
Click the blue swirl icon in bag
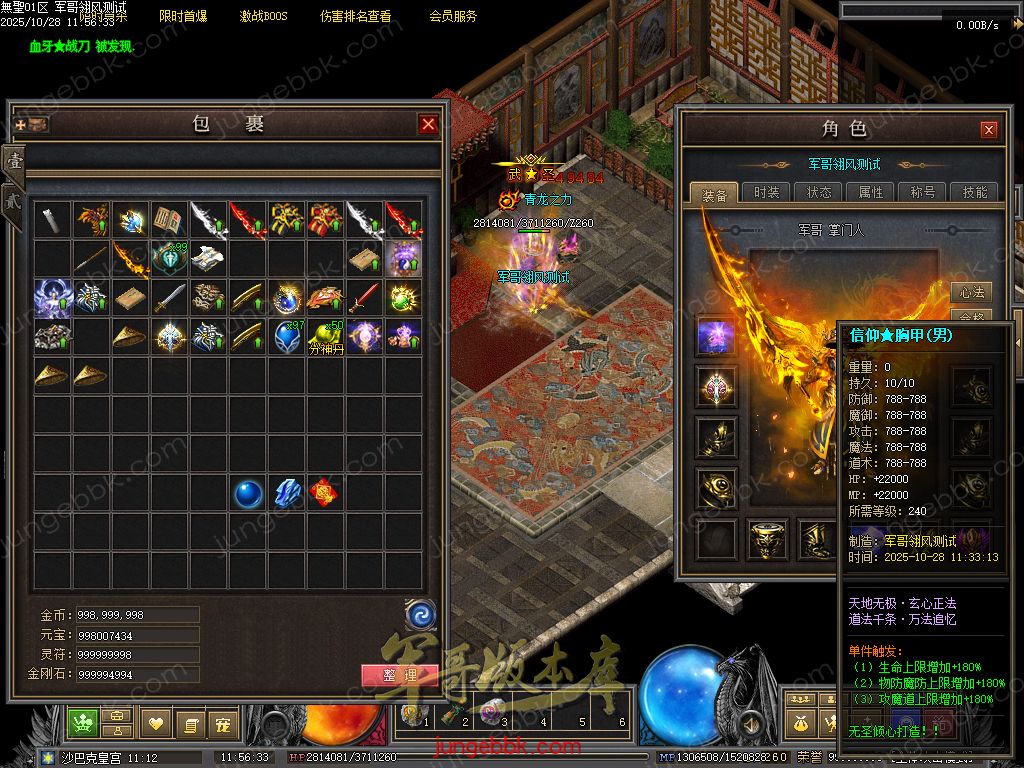420,613
